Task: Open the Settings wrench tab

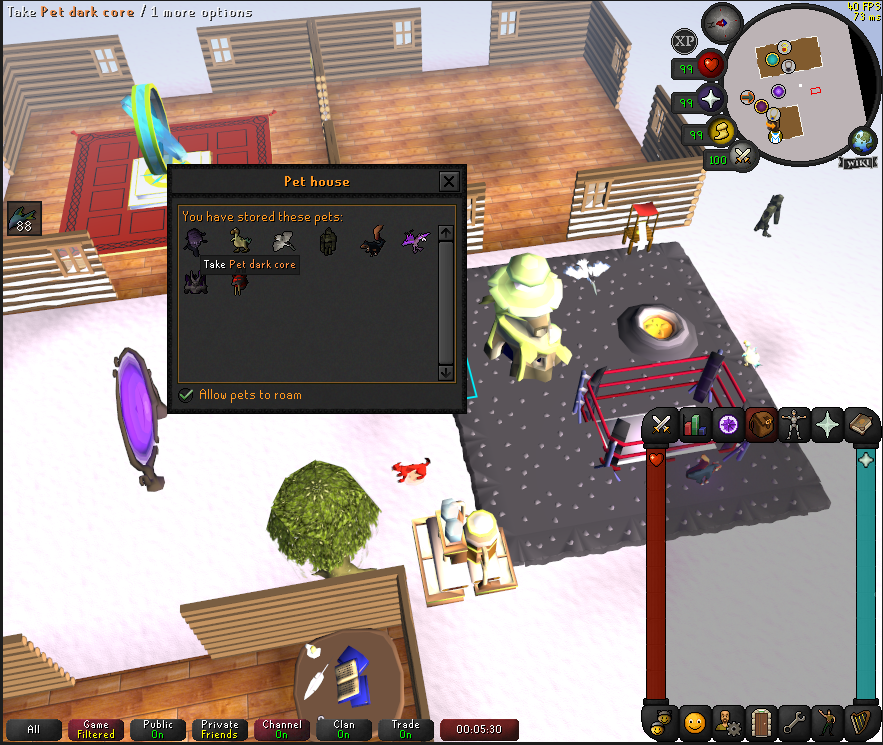Action: coord(794,720)
